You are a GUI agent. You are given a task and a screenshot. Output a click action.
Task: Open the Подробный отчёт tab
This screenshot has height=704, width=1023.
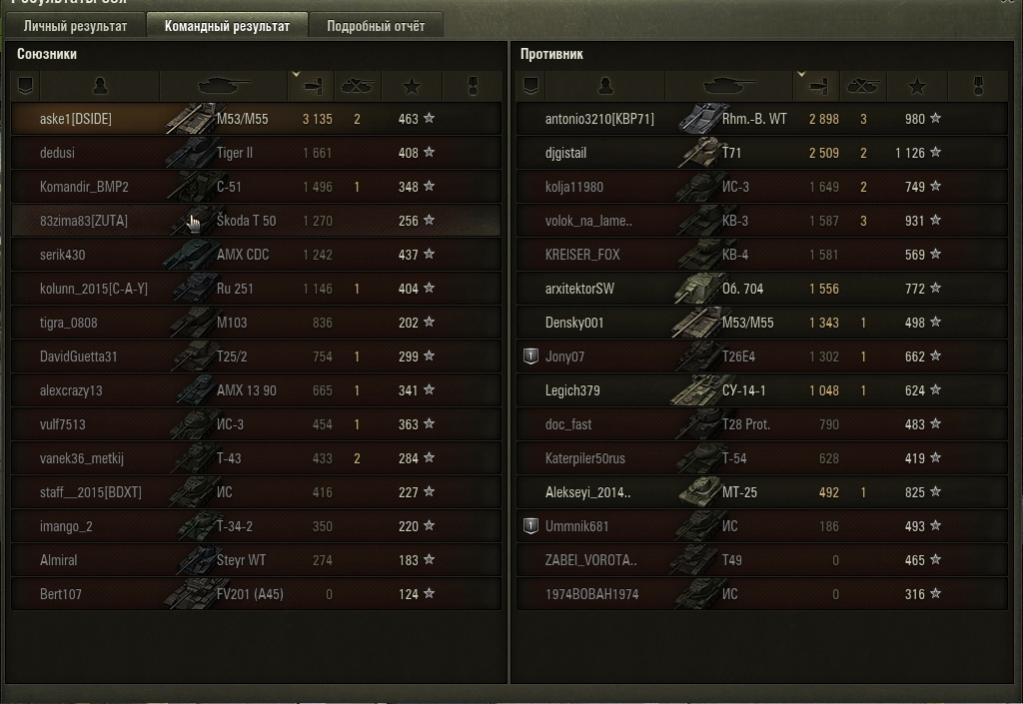coord(376,26)
